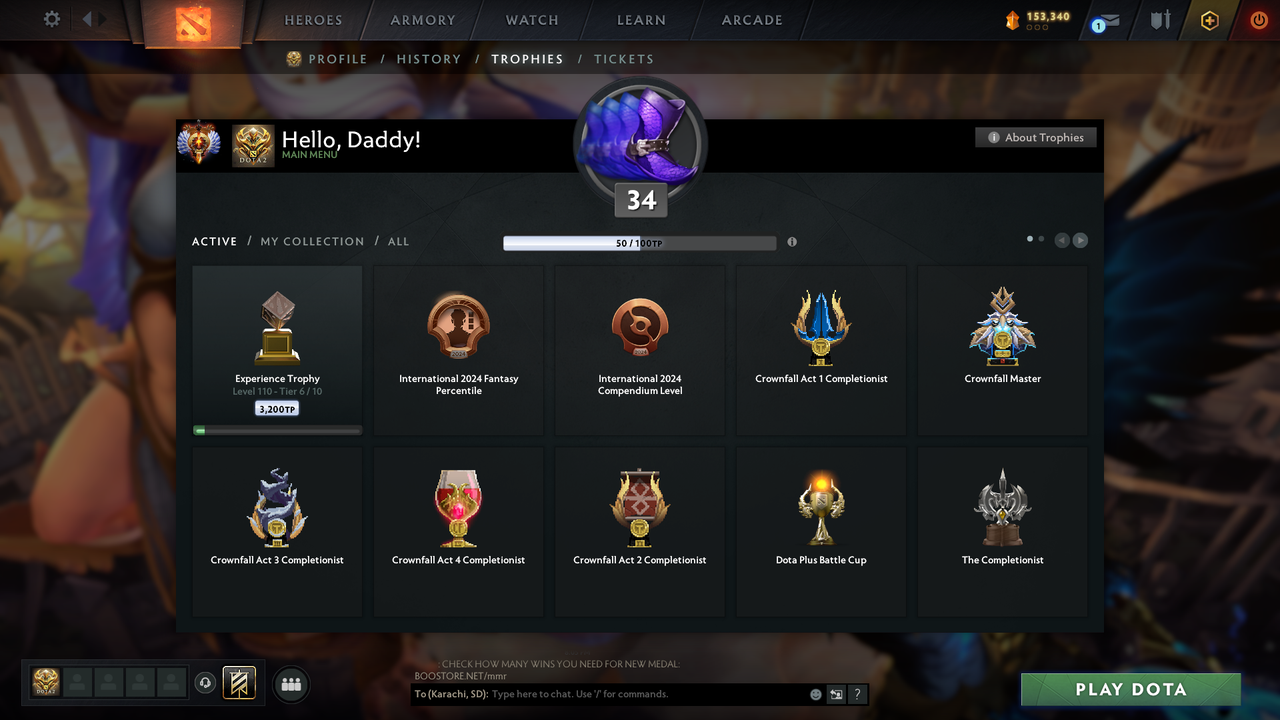Open the MY COLLECTION trophy view
This screenshot has width=1280, height=720.
(314, 241)
